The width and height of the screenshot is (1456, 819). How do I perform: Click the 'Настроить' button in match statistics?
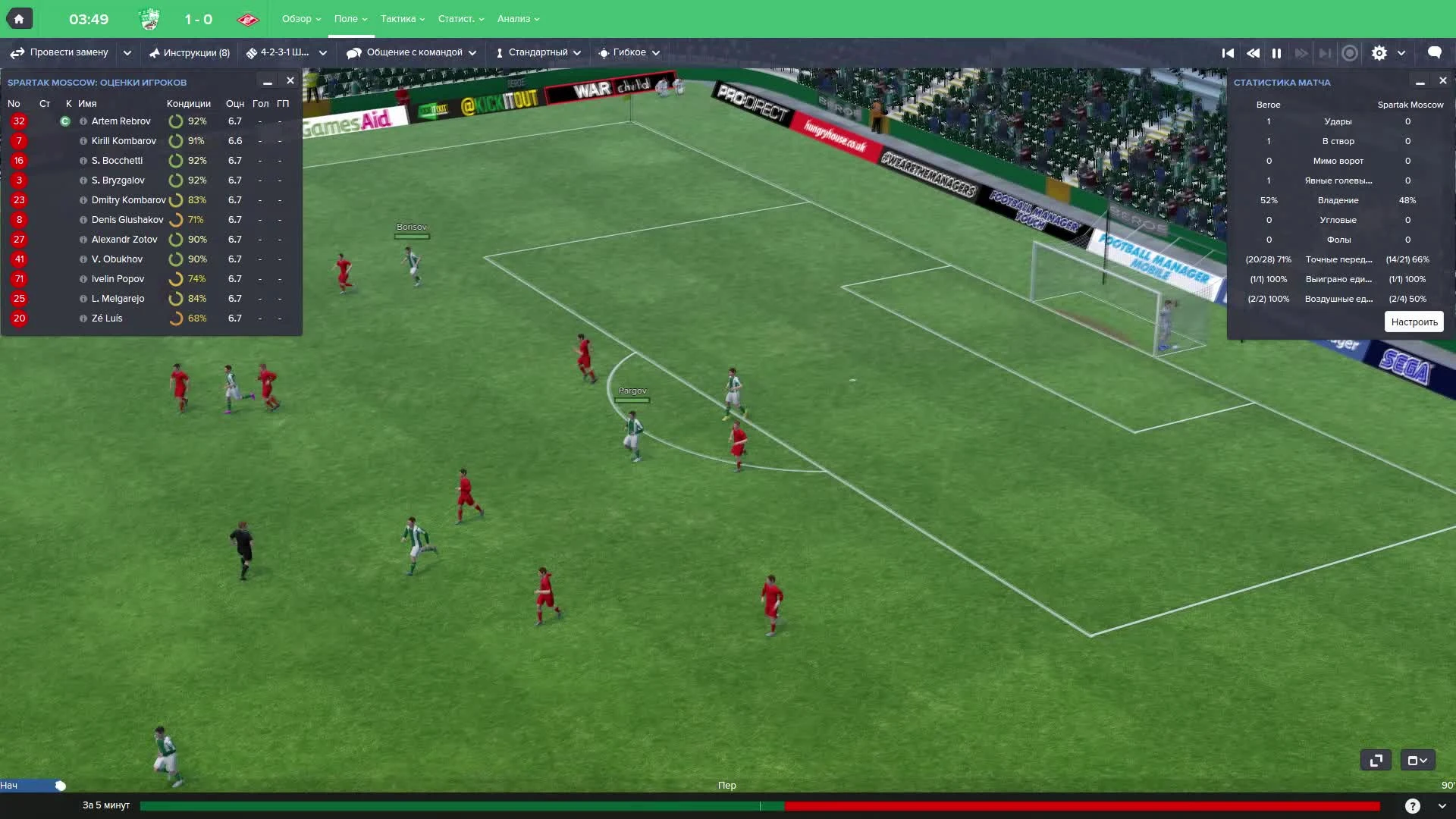(x=1414, y=322)
